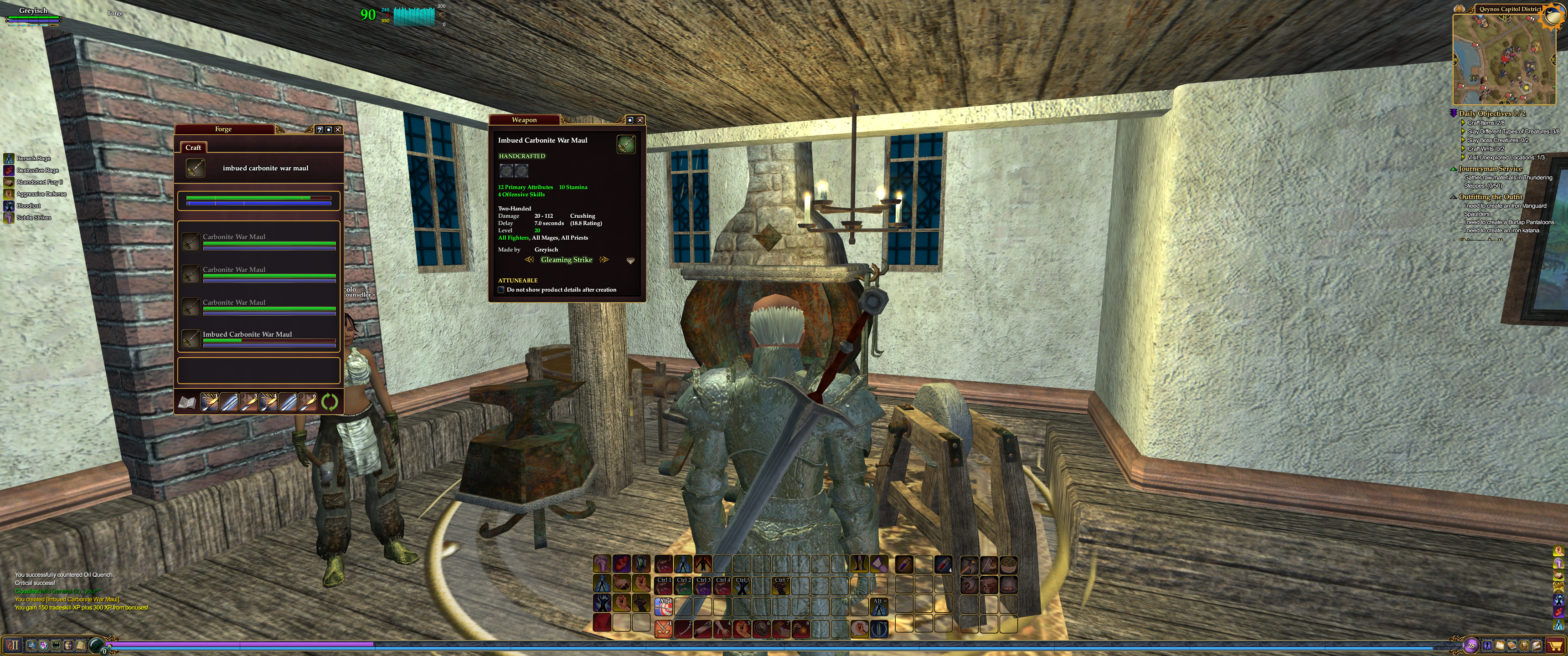This screenshot has width=1568, height=656.
Task: Activate the round shield ability in hotbar
Action: 761,628
